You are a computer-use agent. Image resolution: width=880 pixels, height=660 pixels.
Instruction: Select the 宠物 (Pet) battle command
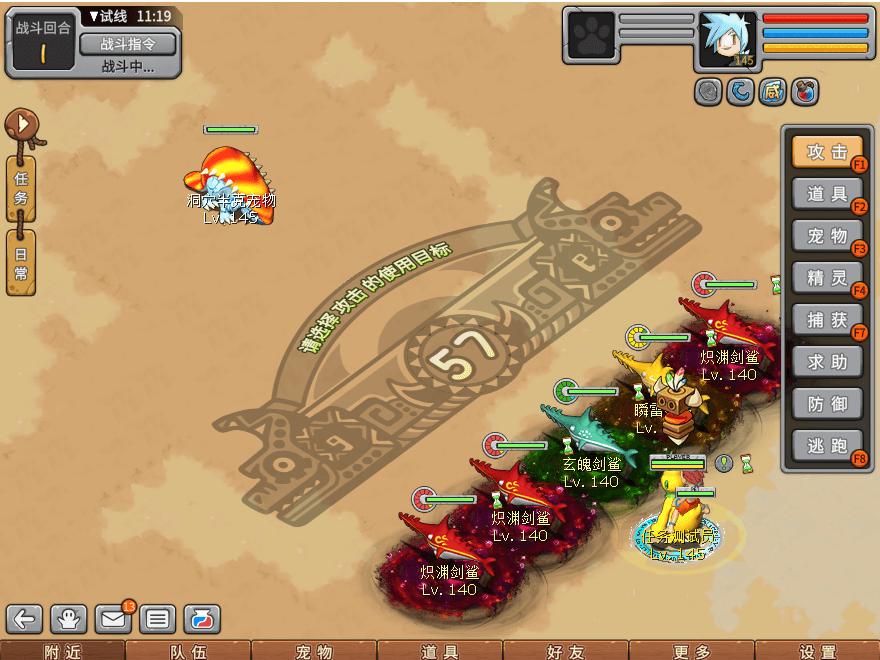coord(827,236)
